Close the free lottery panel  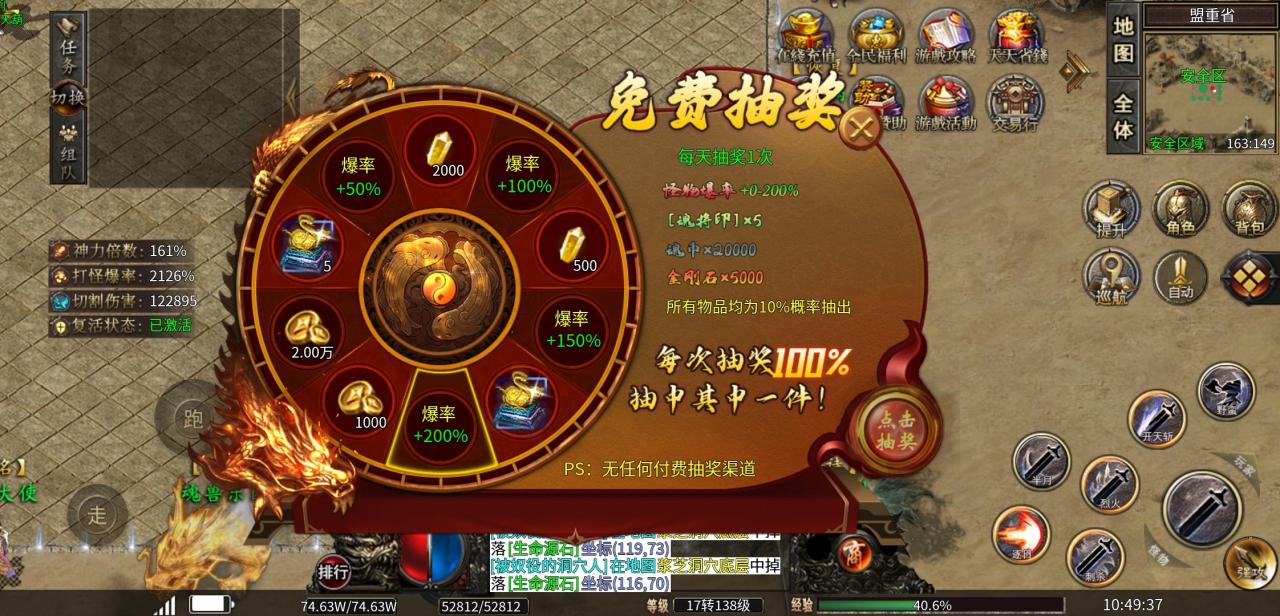(x=858, y=128)
